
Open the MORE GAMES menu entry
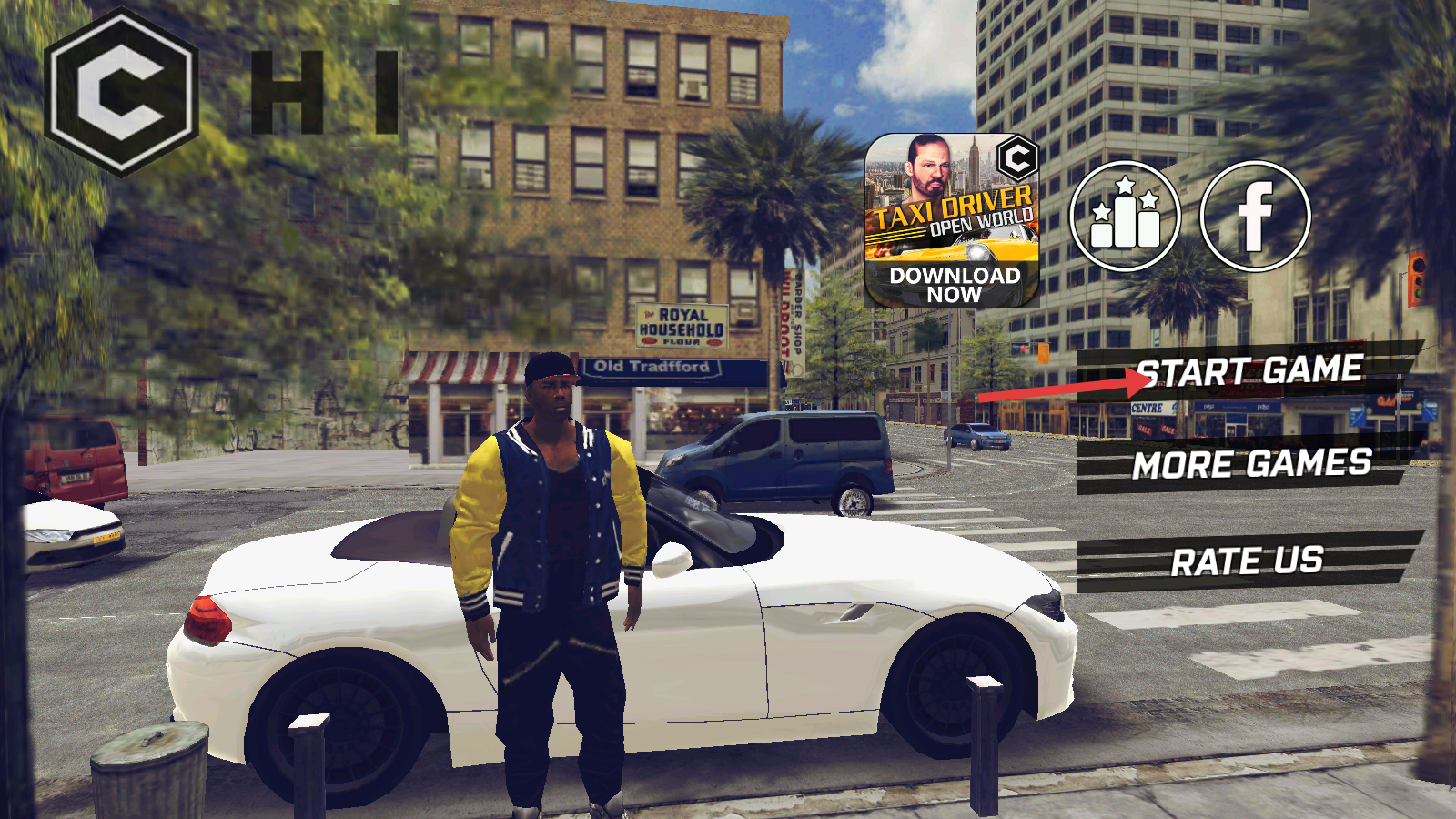[x=1250, y=465]
